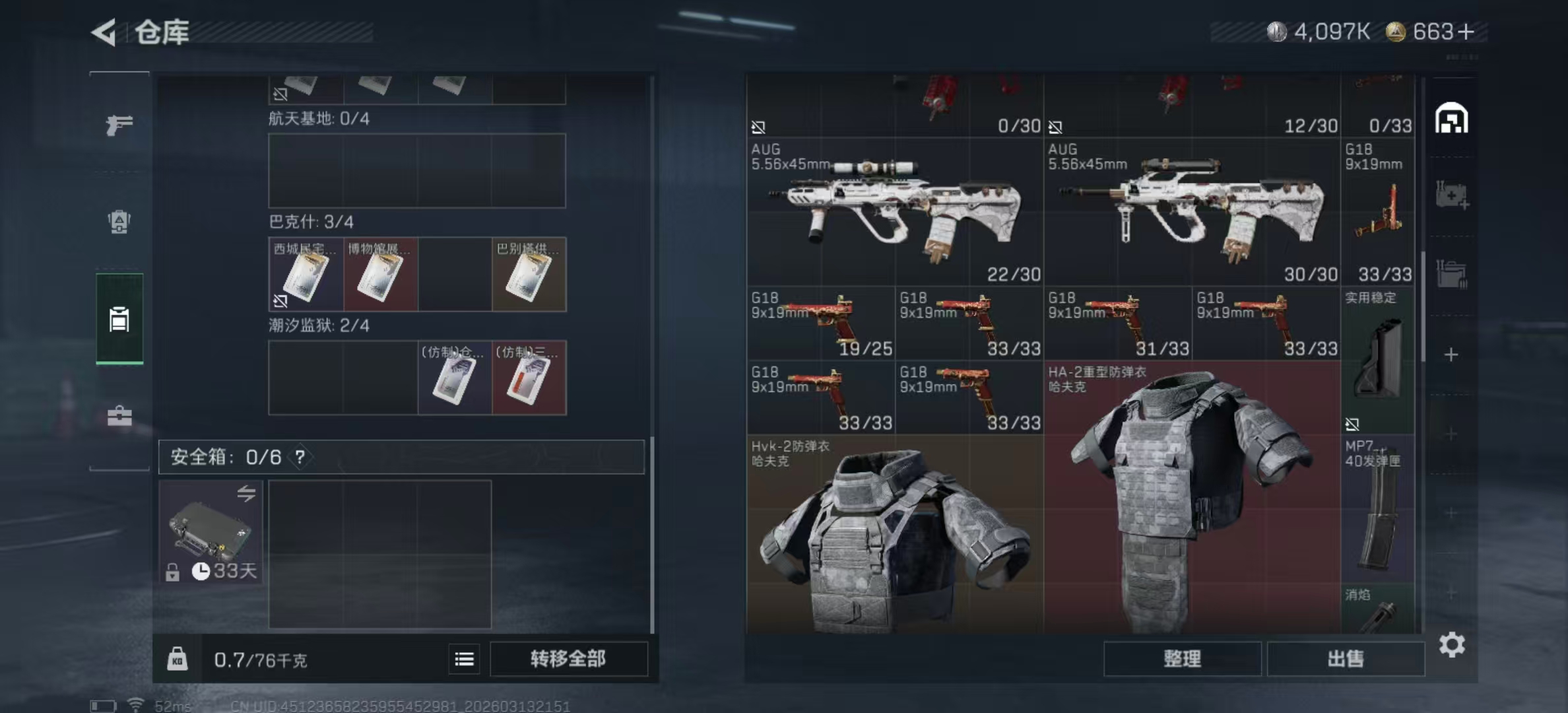
Task: Choose the 巴别塔供 key card
Action: coord(529,275)
